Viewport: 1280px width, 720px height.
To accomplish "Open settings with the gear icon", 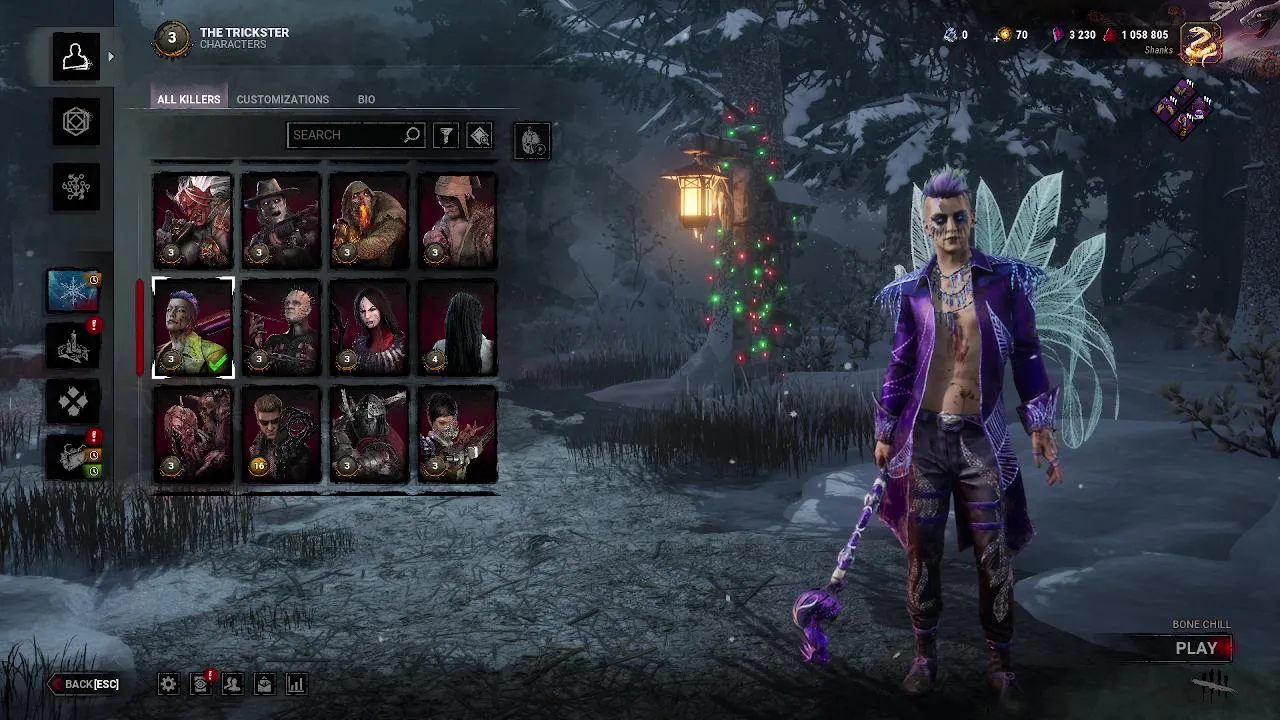I will (x=169, y=684).
